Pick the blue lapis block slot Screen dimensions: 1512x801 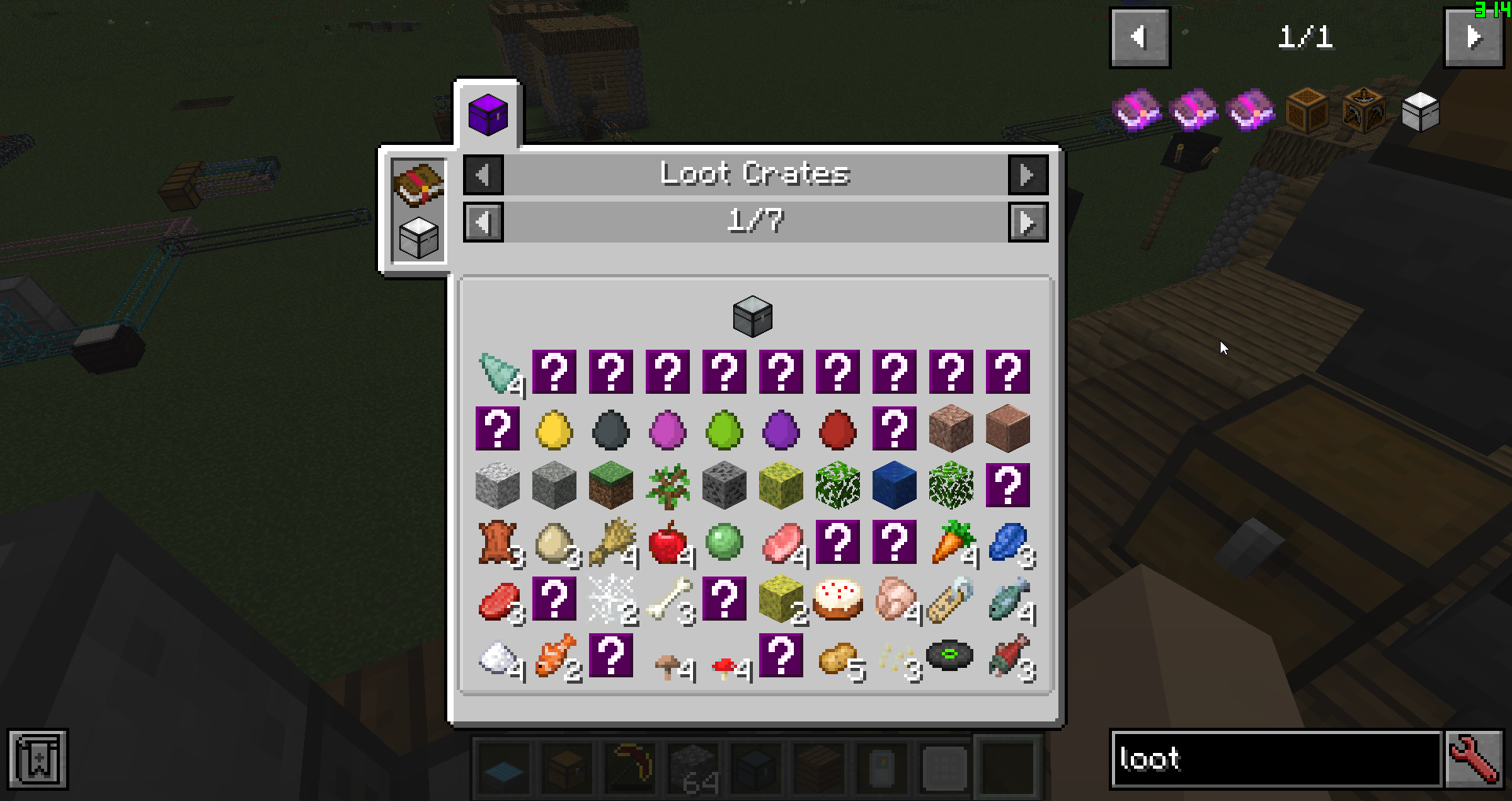[x=895, y=485]
